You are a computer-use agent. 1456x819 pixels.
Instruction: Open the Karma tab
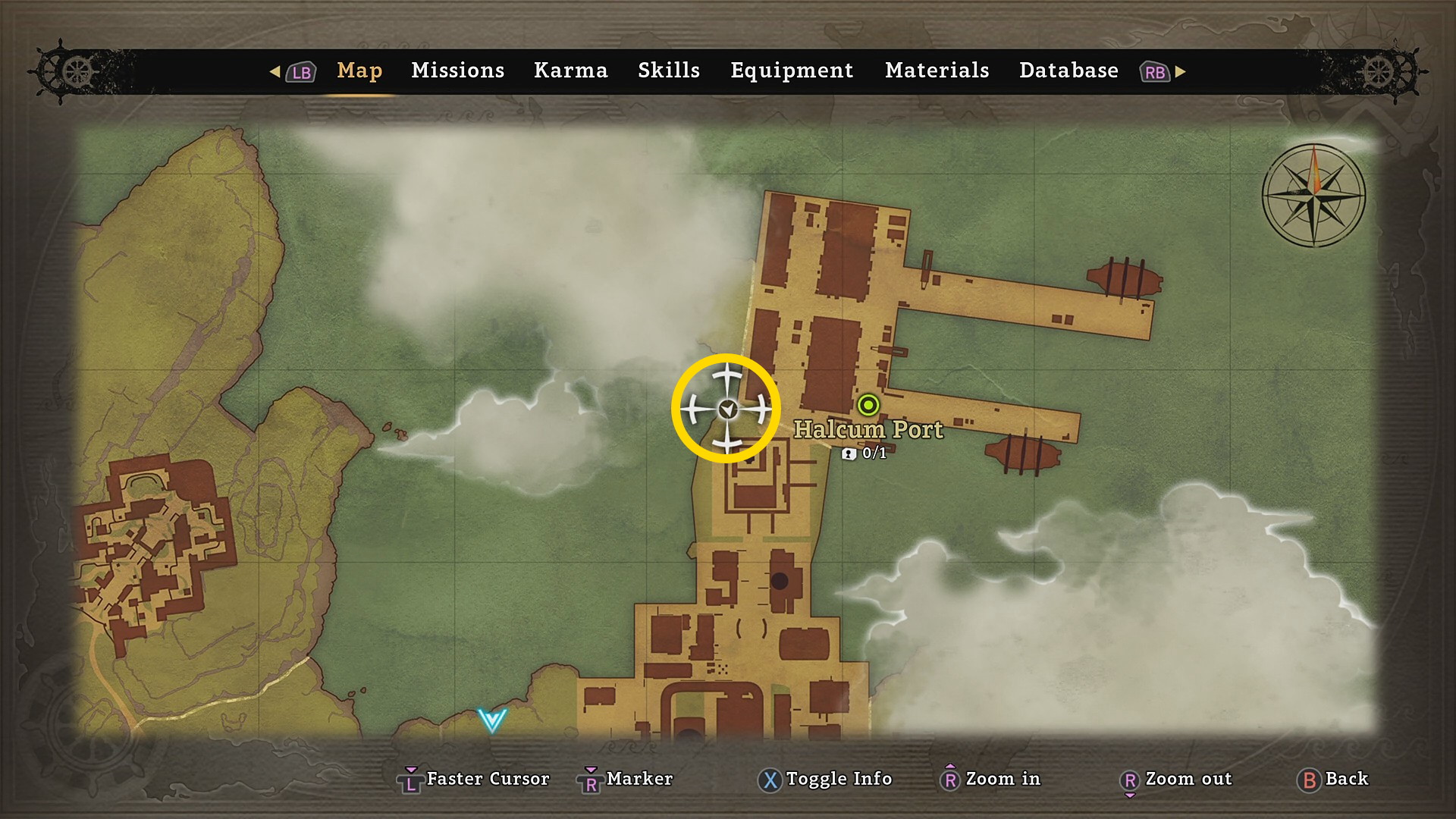570,71
